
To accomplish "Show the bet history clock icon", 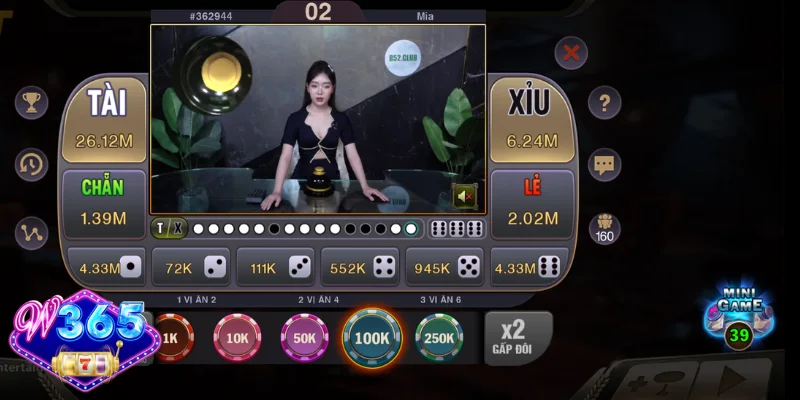I will (31, 165).
